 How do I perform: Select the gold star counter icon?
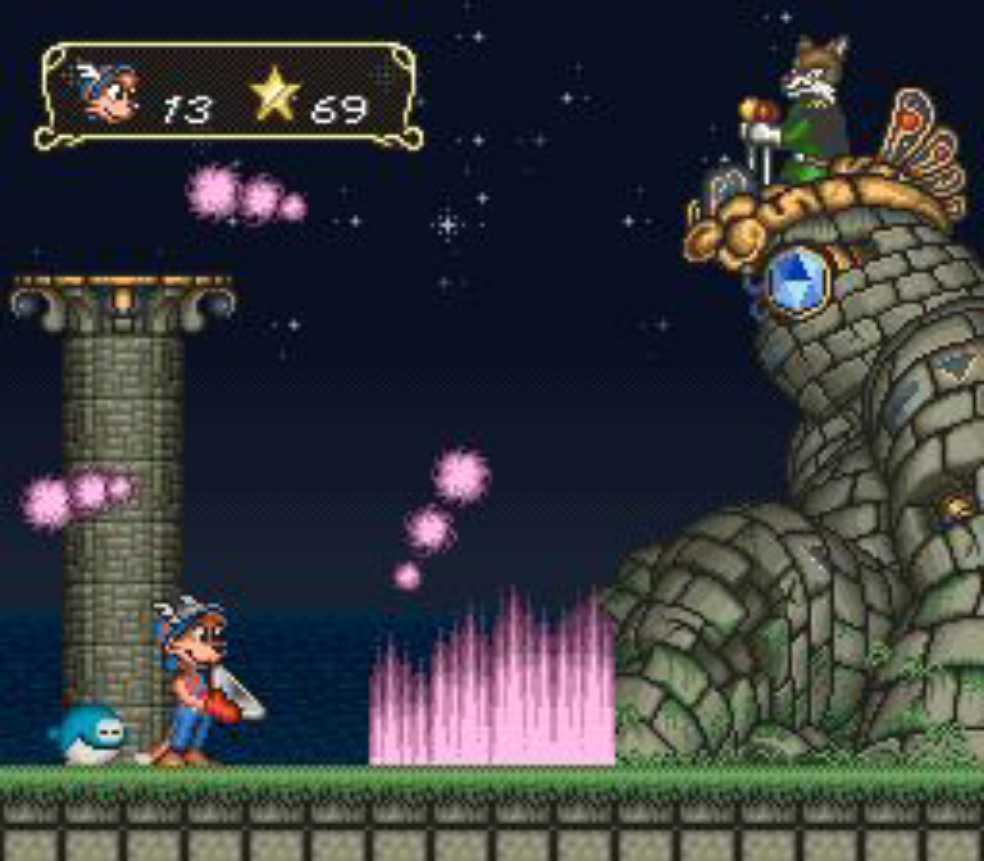click(x=275, y=96)
